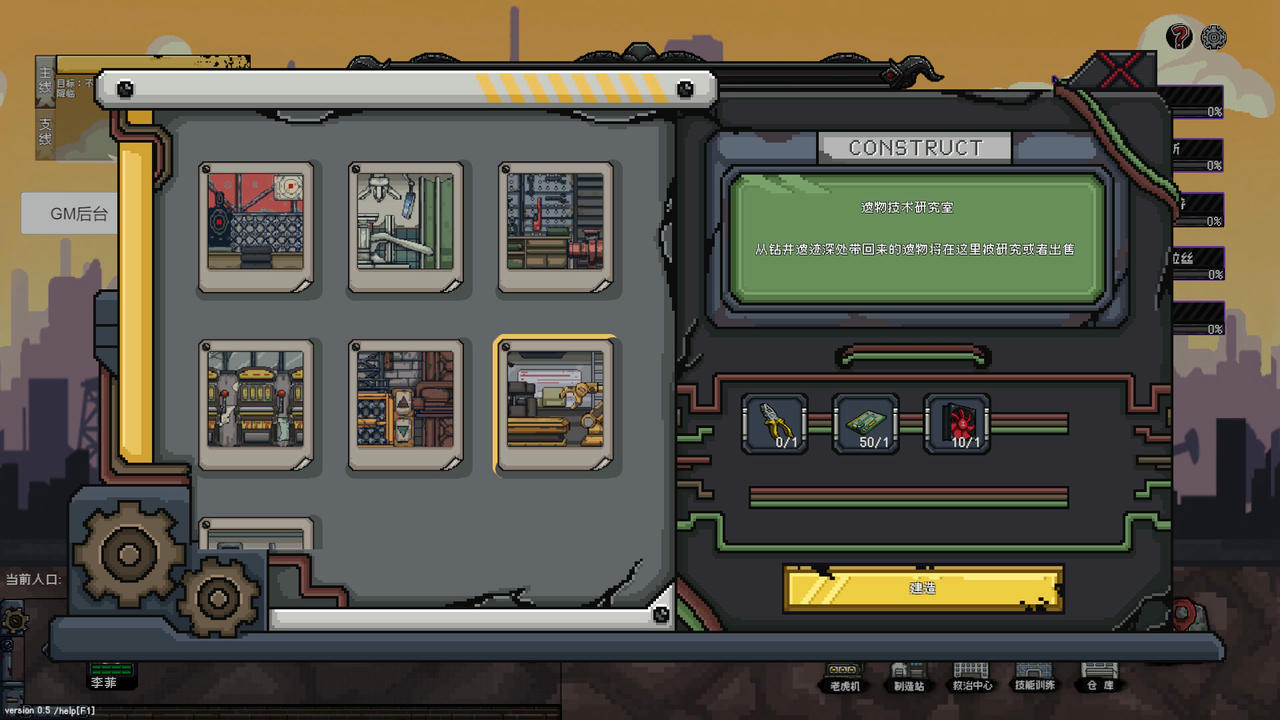This screenshot has height=720, width=1280.
Task: Choose the robotic claw medical room card
Action: 406,226
